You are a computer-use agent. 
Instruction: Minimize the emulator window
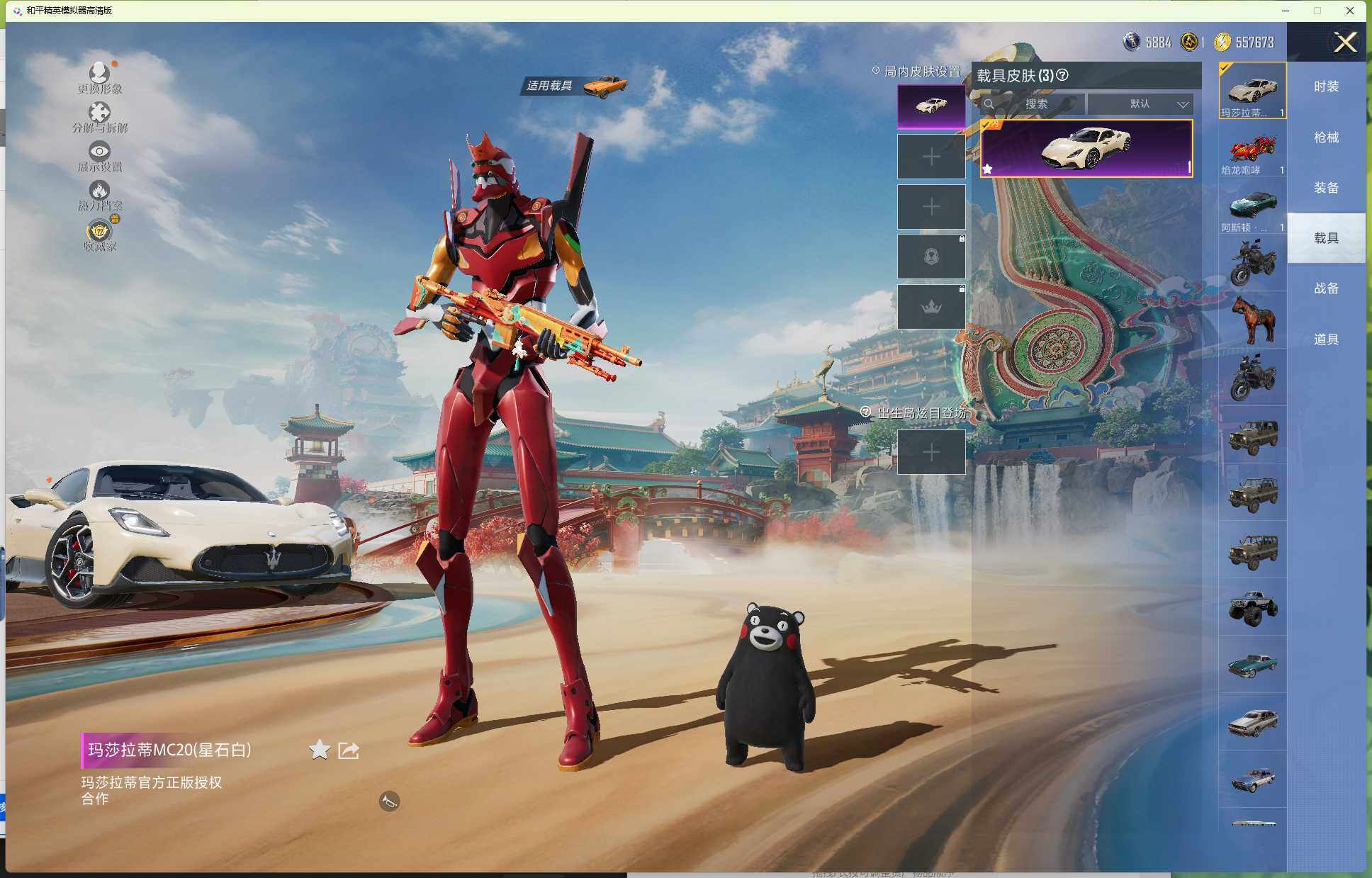pos(1286,11)
